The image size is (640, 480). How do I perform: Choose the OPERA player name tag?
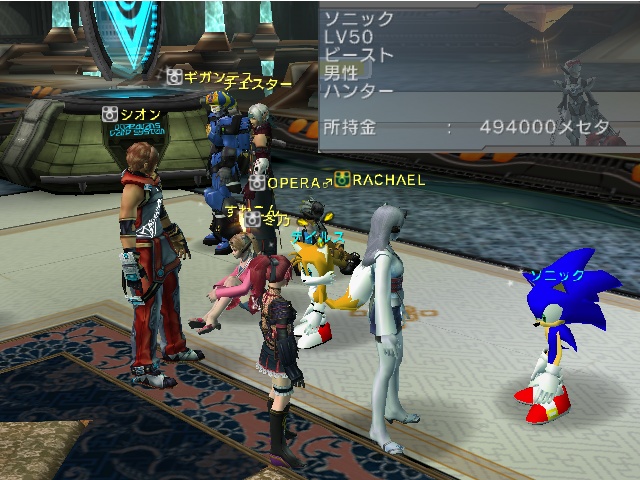tap(291, 183)
